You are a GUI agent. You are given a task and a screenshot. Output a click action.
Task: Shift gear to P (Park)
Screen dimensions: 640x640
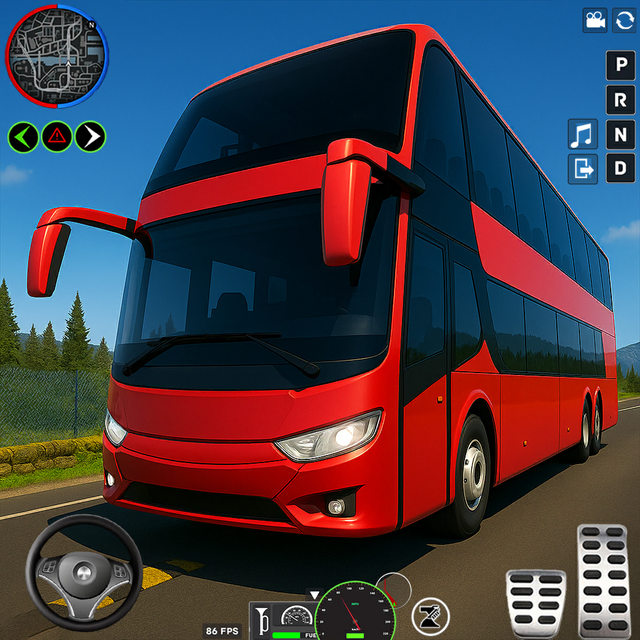coord(621,67)
